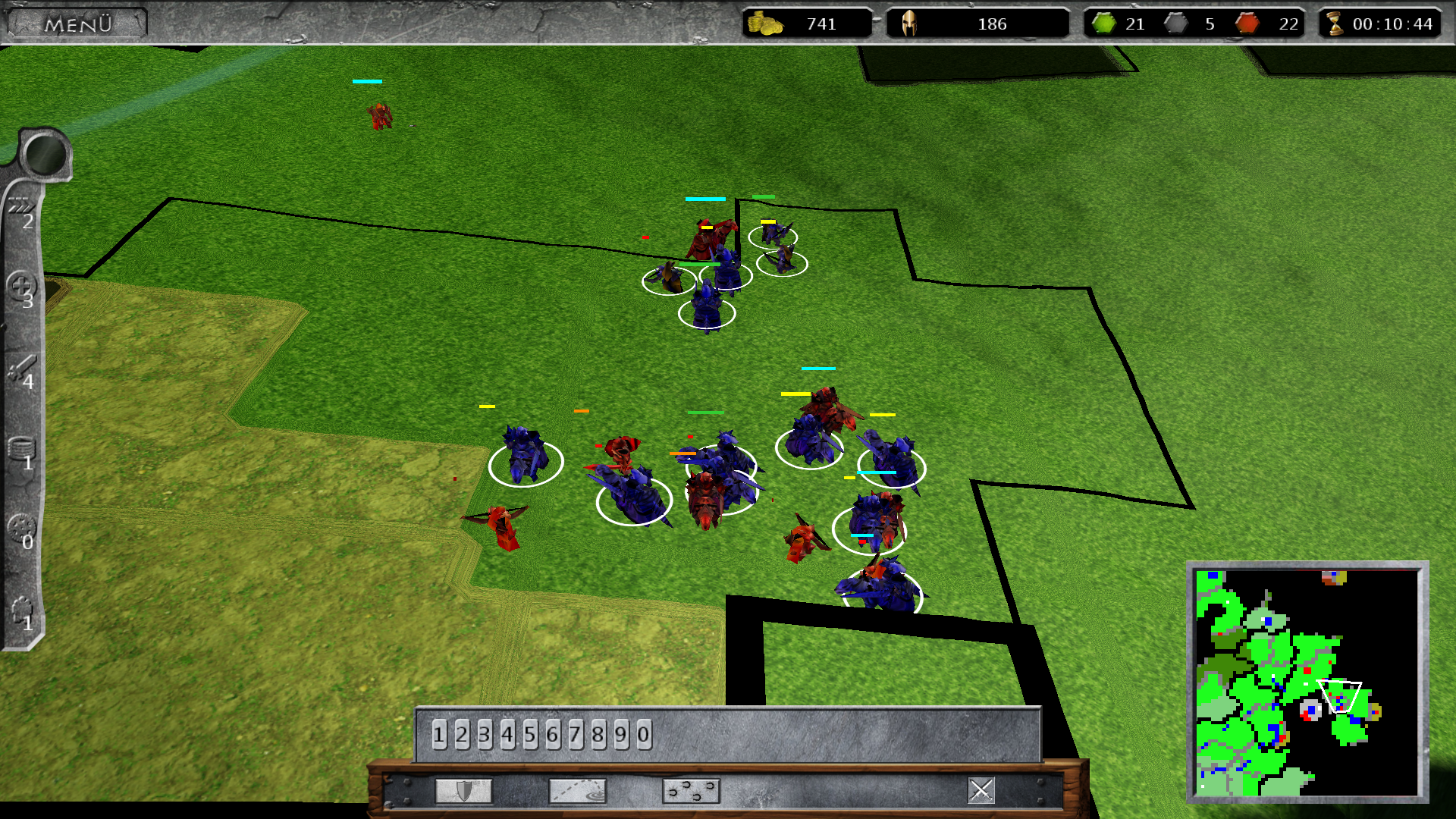Click the round orb atop sidebar

(45, 153)
